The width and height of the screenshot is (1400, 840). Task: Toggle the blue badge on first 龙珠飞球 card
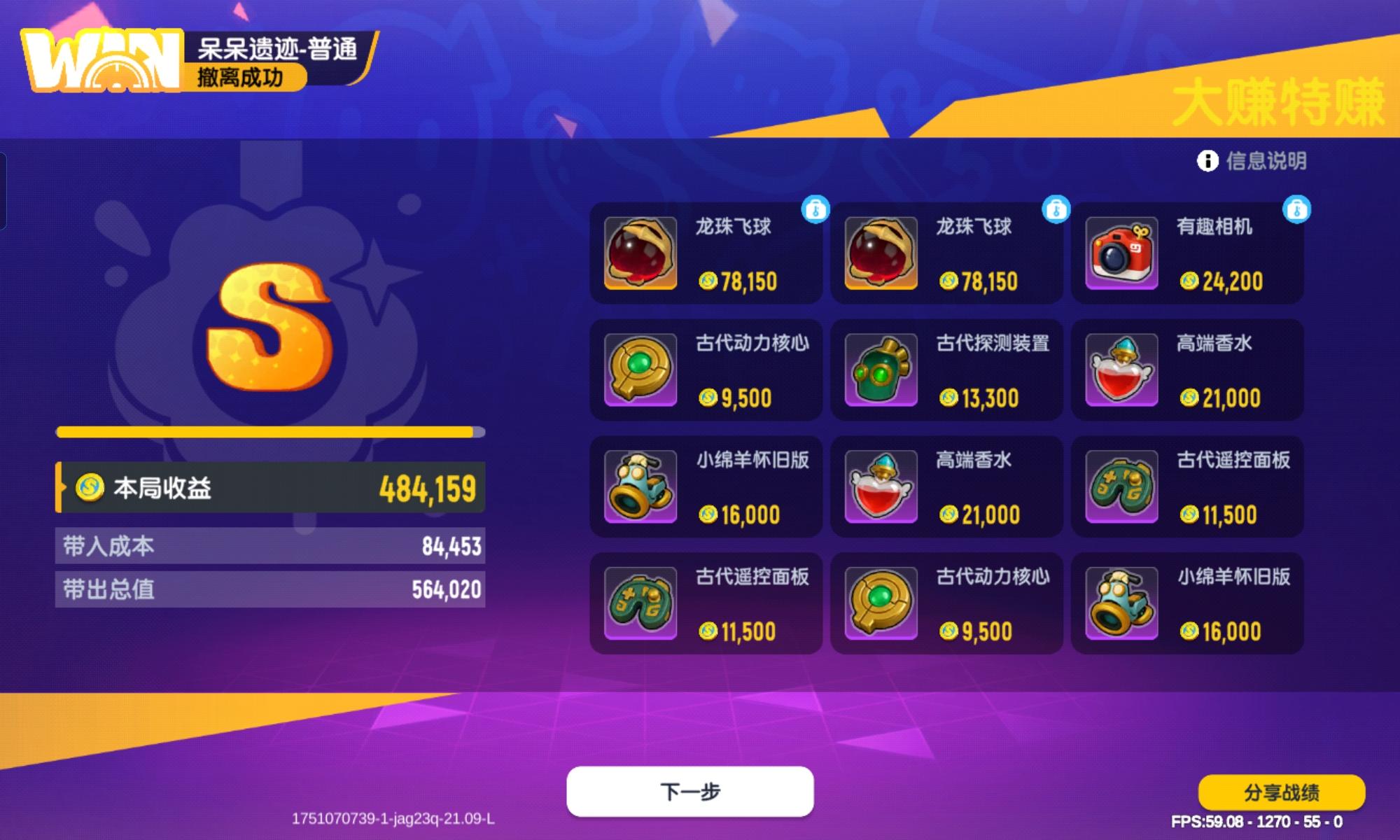(814, 208)
